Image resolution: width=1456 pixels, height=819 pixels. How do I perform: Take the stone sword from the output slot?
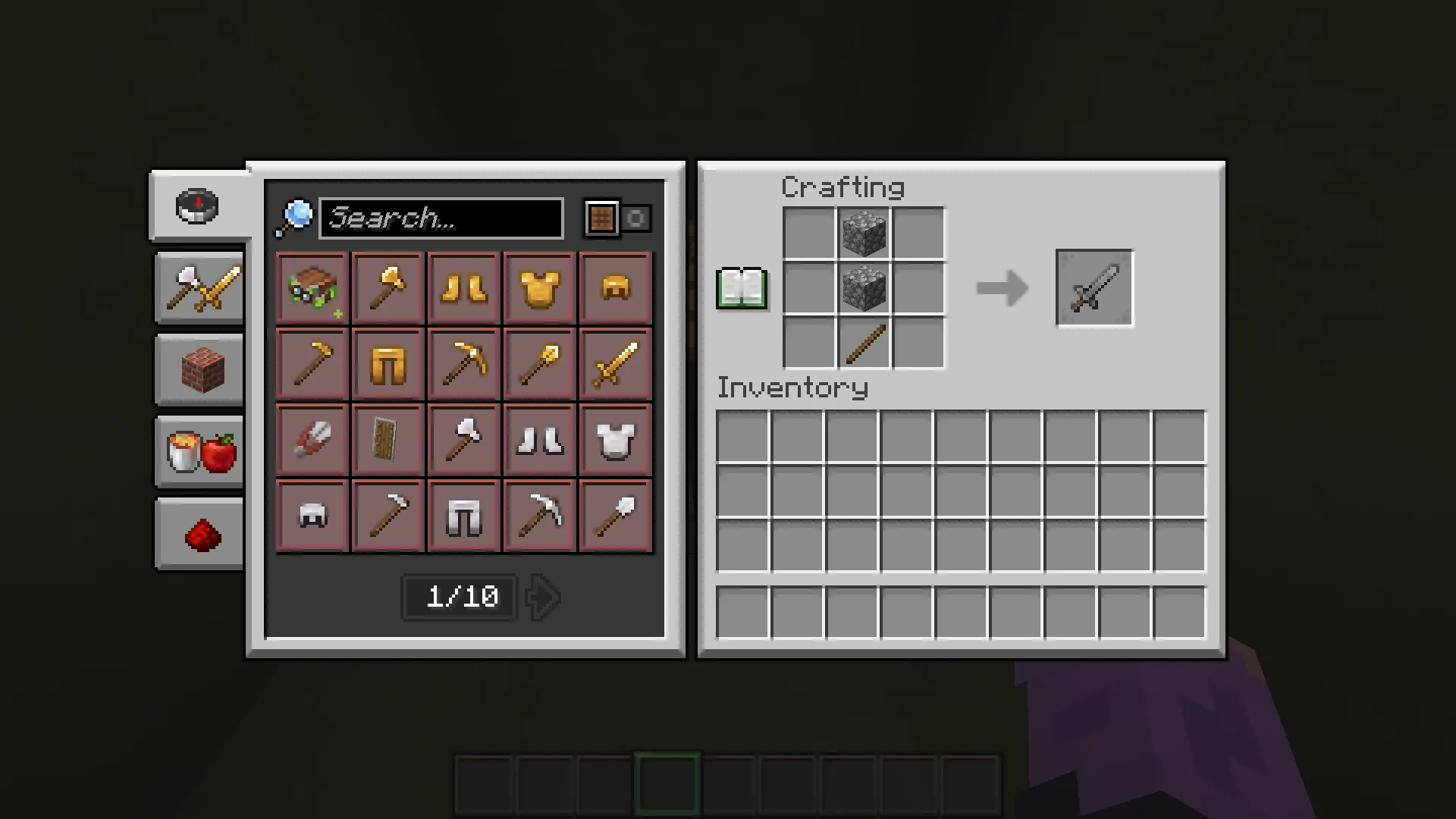click(1094, 288)
